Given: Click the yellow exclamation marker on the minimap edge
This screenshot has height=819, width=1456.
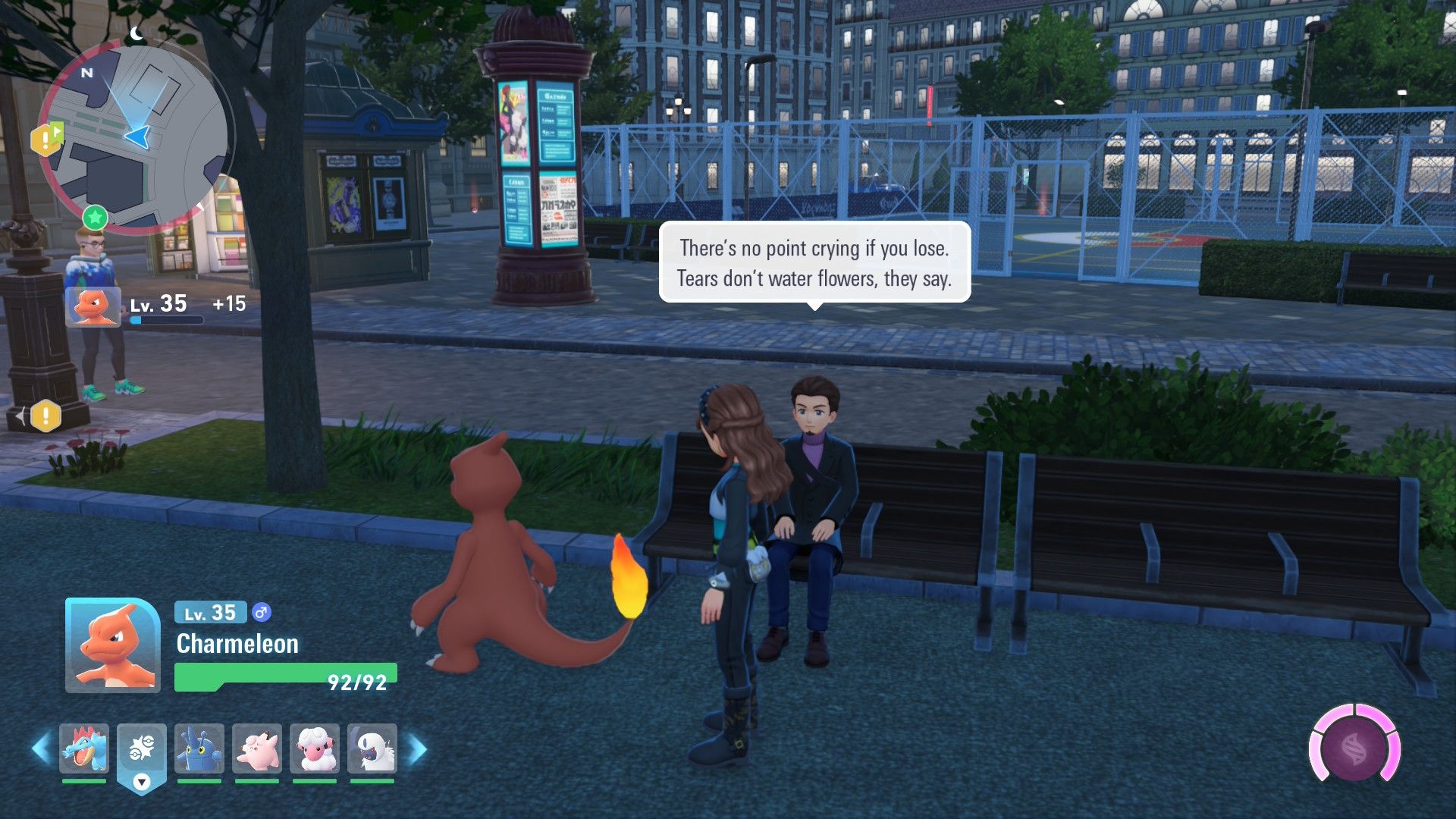Looking at the screenshot, I should pyautogui.click(x=45, y=140).
